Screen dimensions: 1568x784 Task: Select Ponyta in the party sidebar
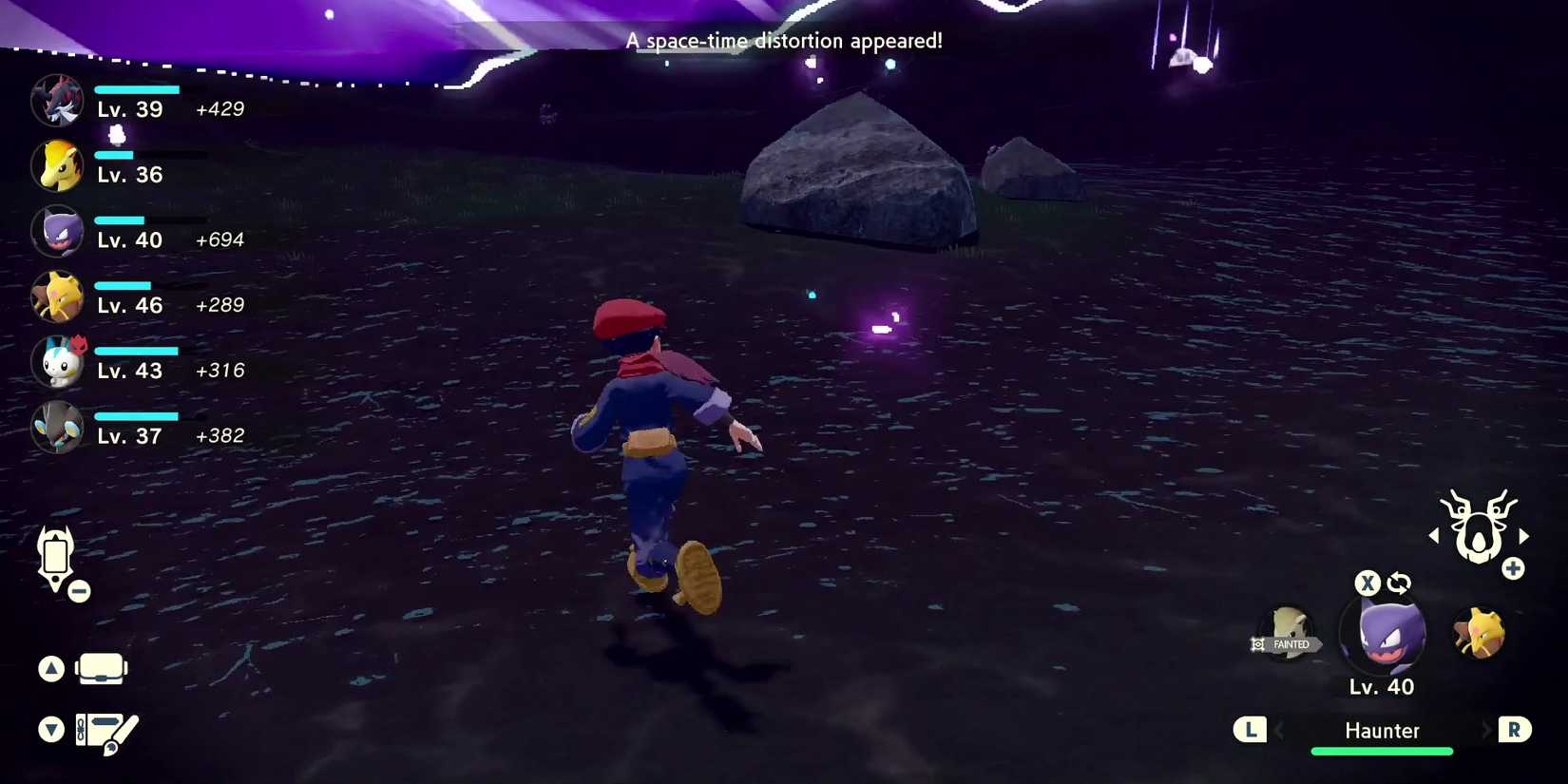pos(57,165)
